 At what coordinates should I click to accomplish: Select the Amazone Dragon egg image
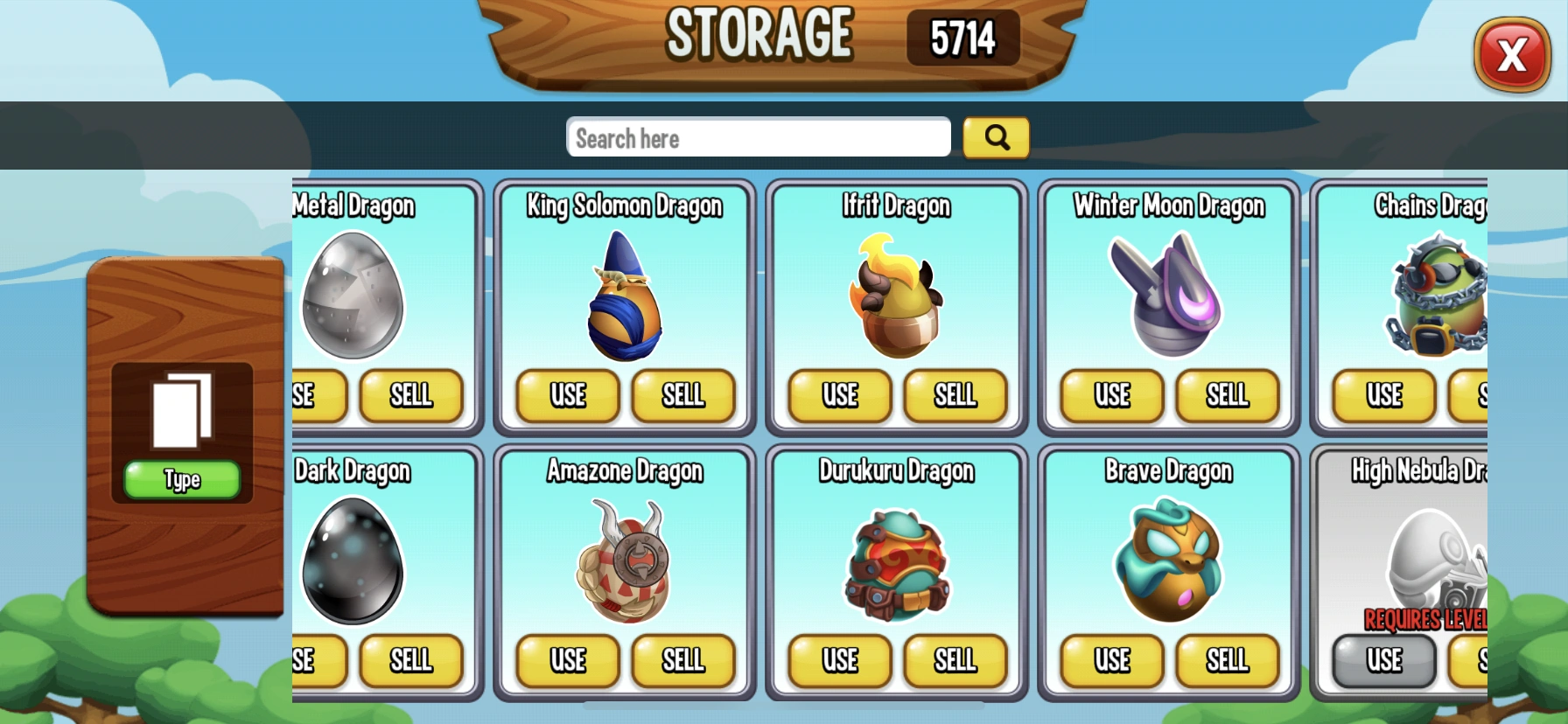[625, 564]
